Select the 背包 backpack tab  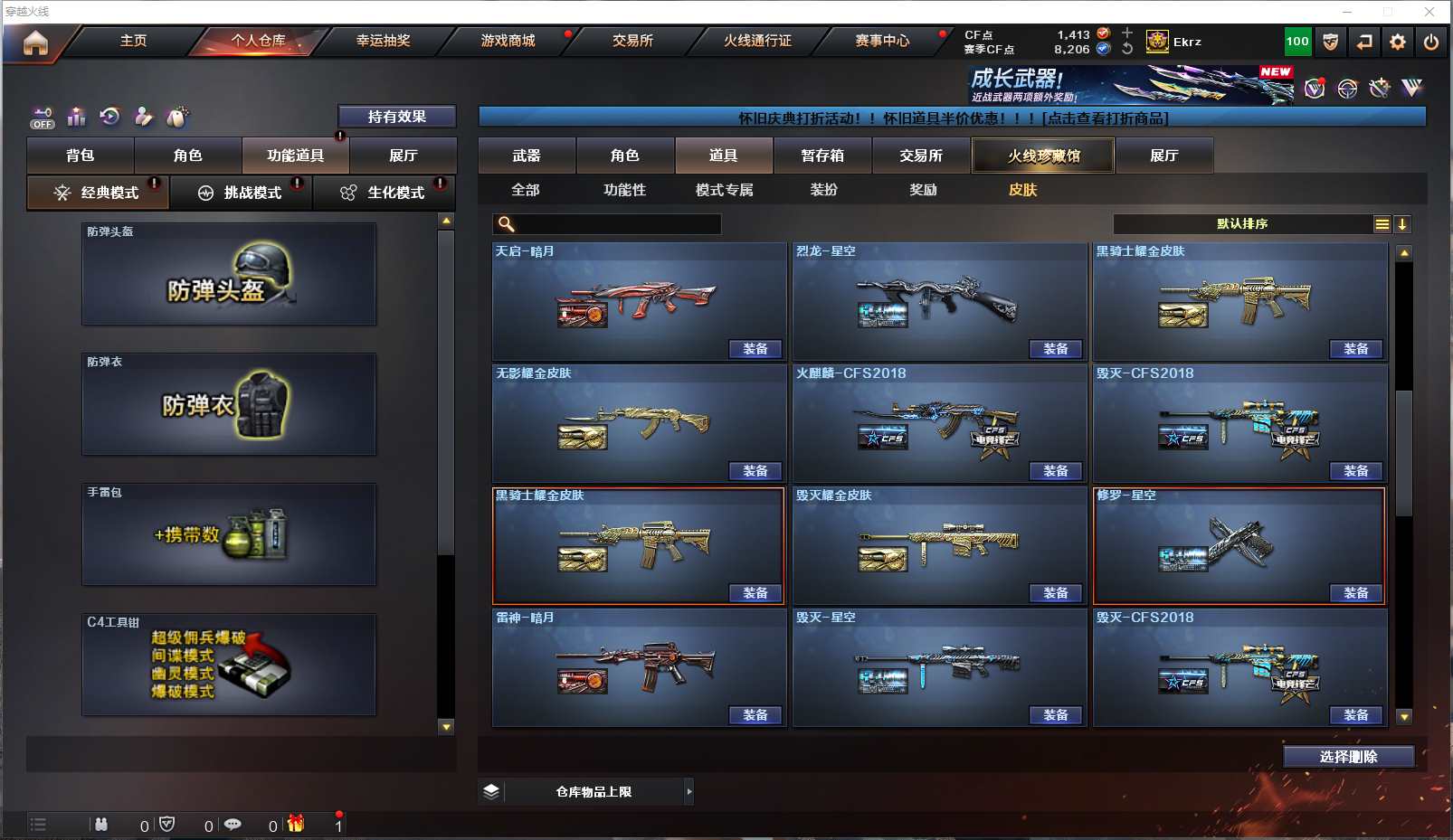81,156
